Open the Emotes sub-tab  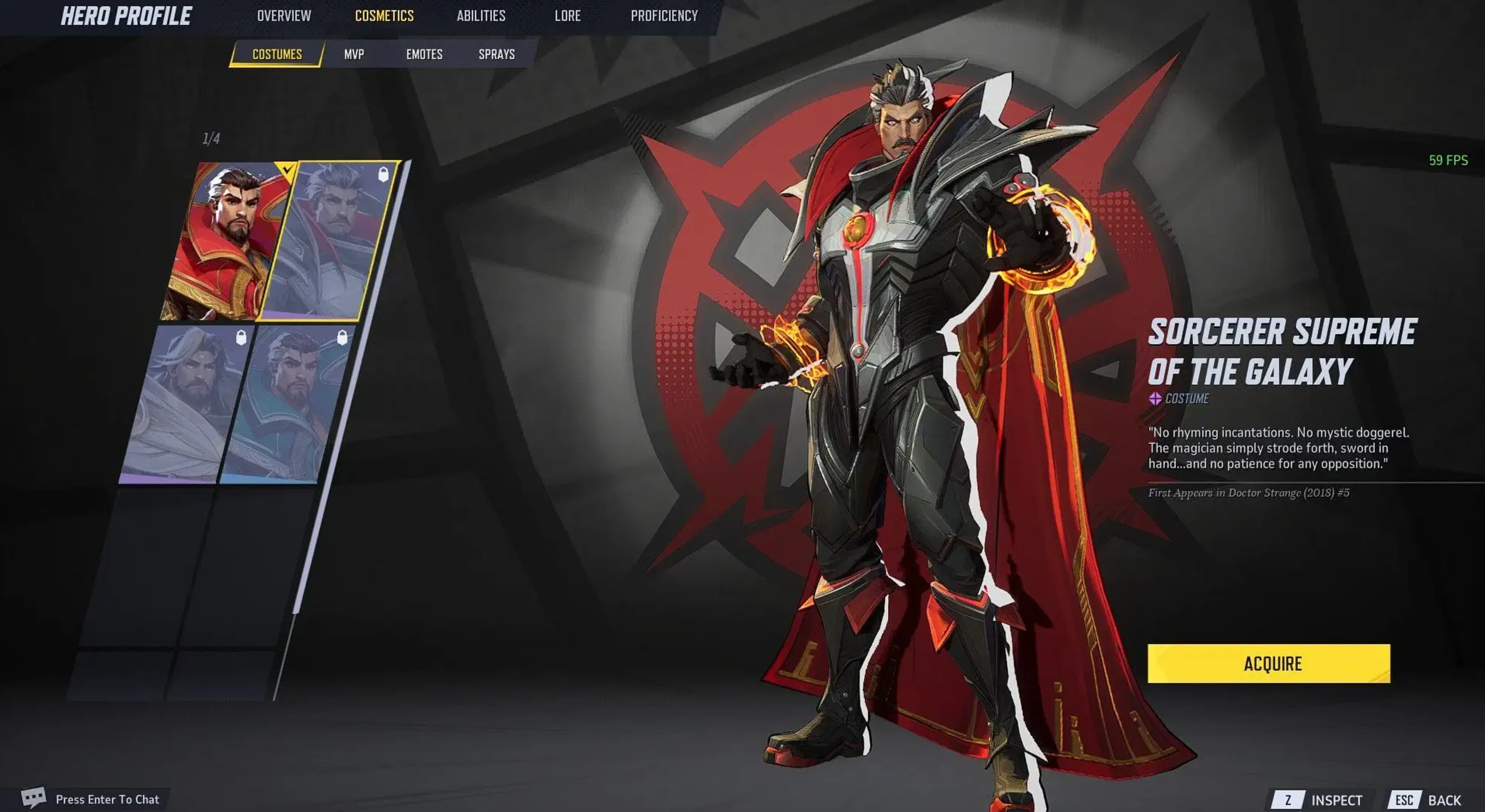(424, 54)
